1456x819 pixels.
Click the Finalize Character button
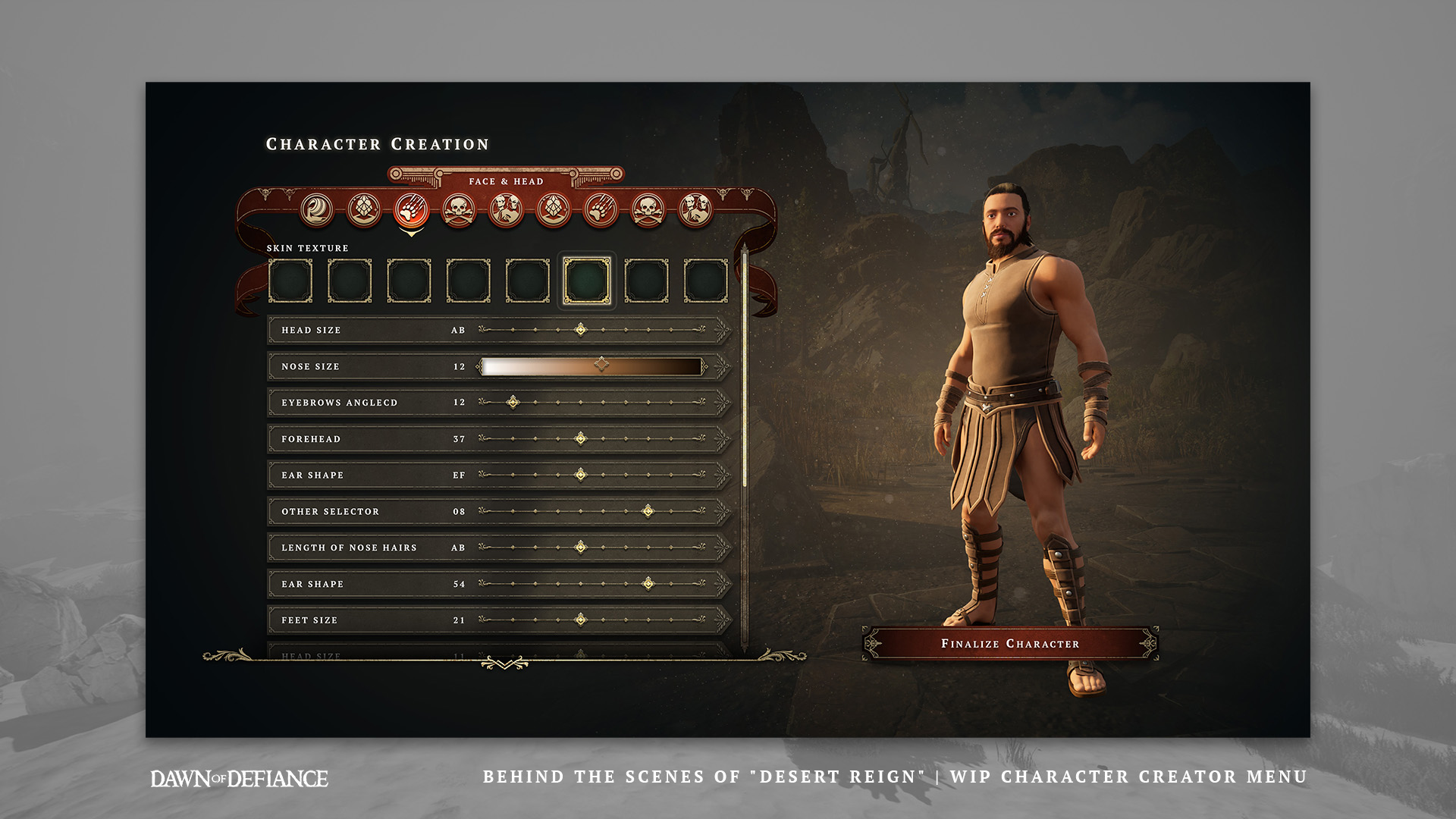pos(1010,644)
